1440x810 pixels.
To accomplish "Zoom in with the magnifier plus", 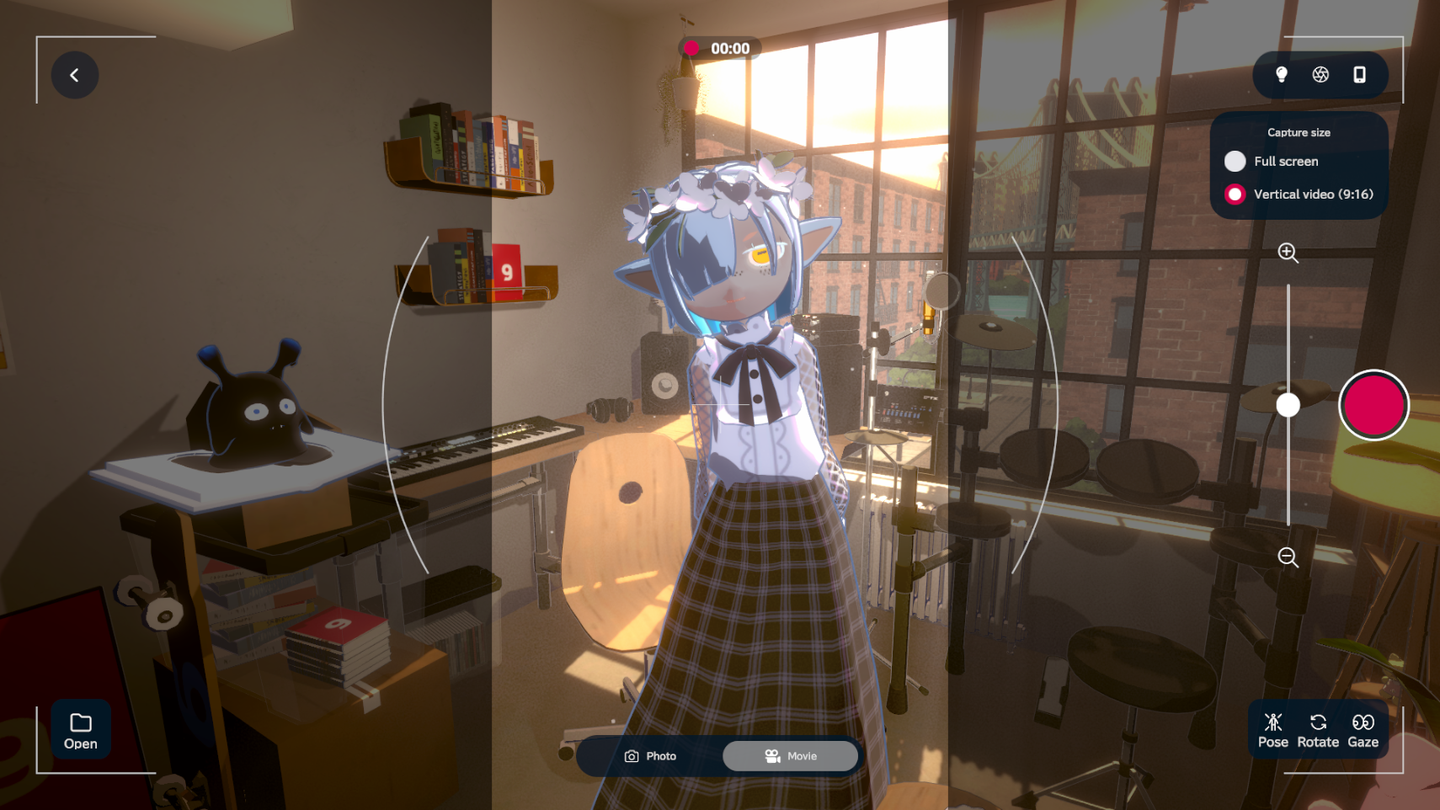I will pos(1288,253).
